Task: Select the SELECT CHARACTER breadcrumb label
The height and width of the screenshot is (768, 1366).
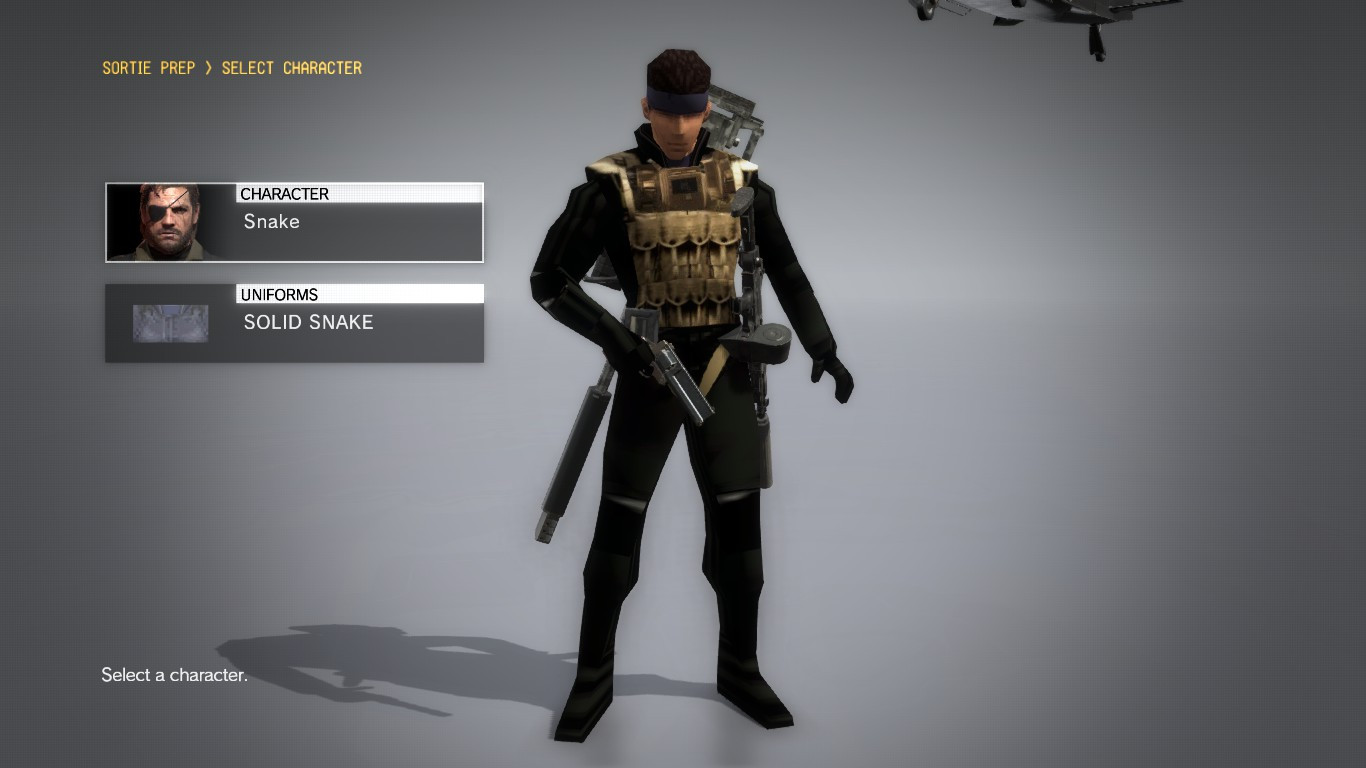Action: [x=291, y=68]
